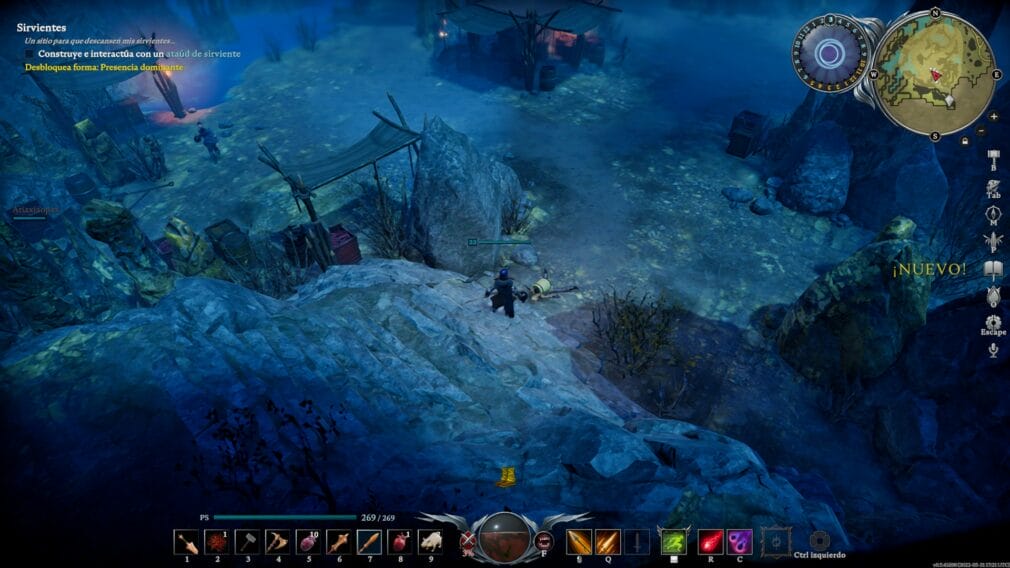This screenshot has height=568, width=1010.
Task: Select the heart item in slot 8
Action: (400, 542)
